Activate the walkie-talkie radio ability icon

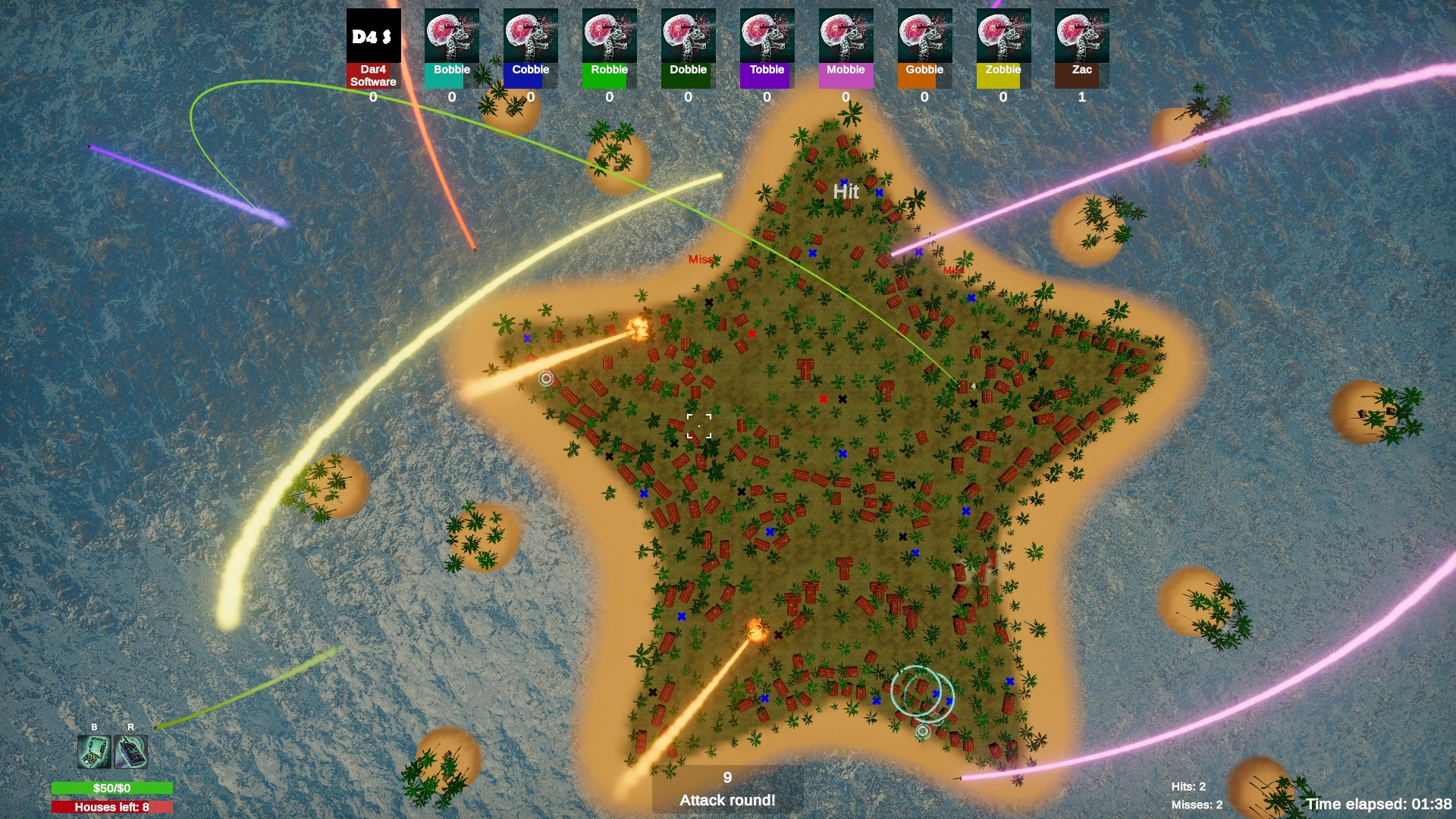(x=131, y=752)
